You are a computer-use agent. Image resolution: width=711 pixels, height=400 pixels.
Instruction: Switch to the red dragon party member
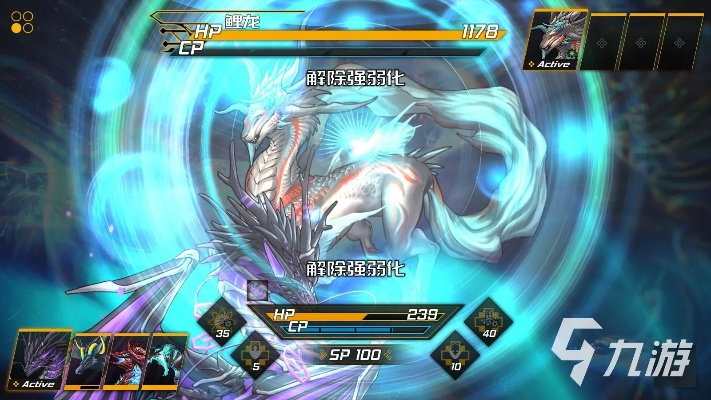pyautogui.click(x=127, y=362)
